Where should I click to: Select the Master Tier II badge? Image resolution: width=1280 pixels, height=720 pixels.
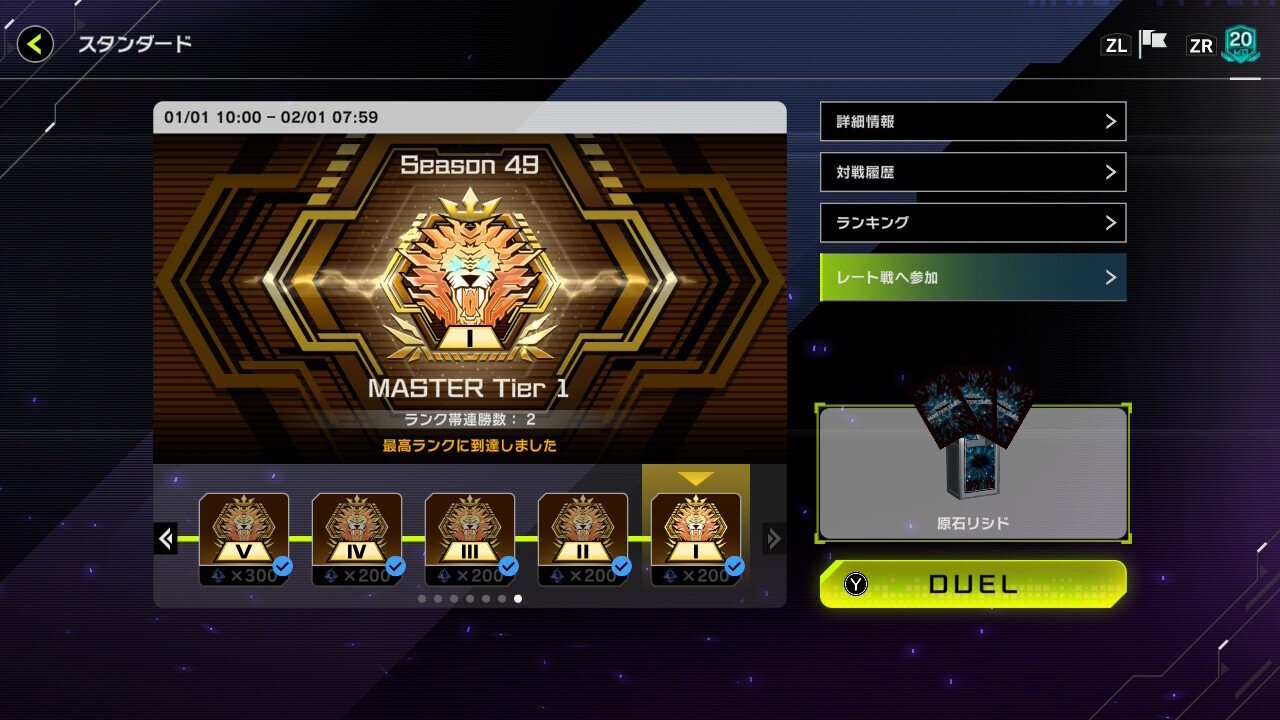583,528
